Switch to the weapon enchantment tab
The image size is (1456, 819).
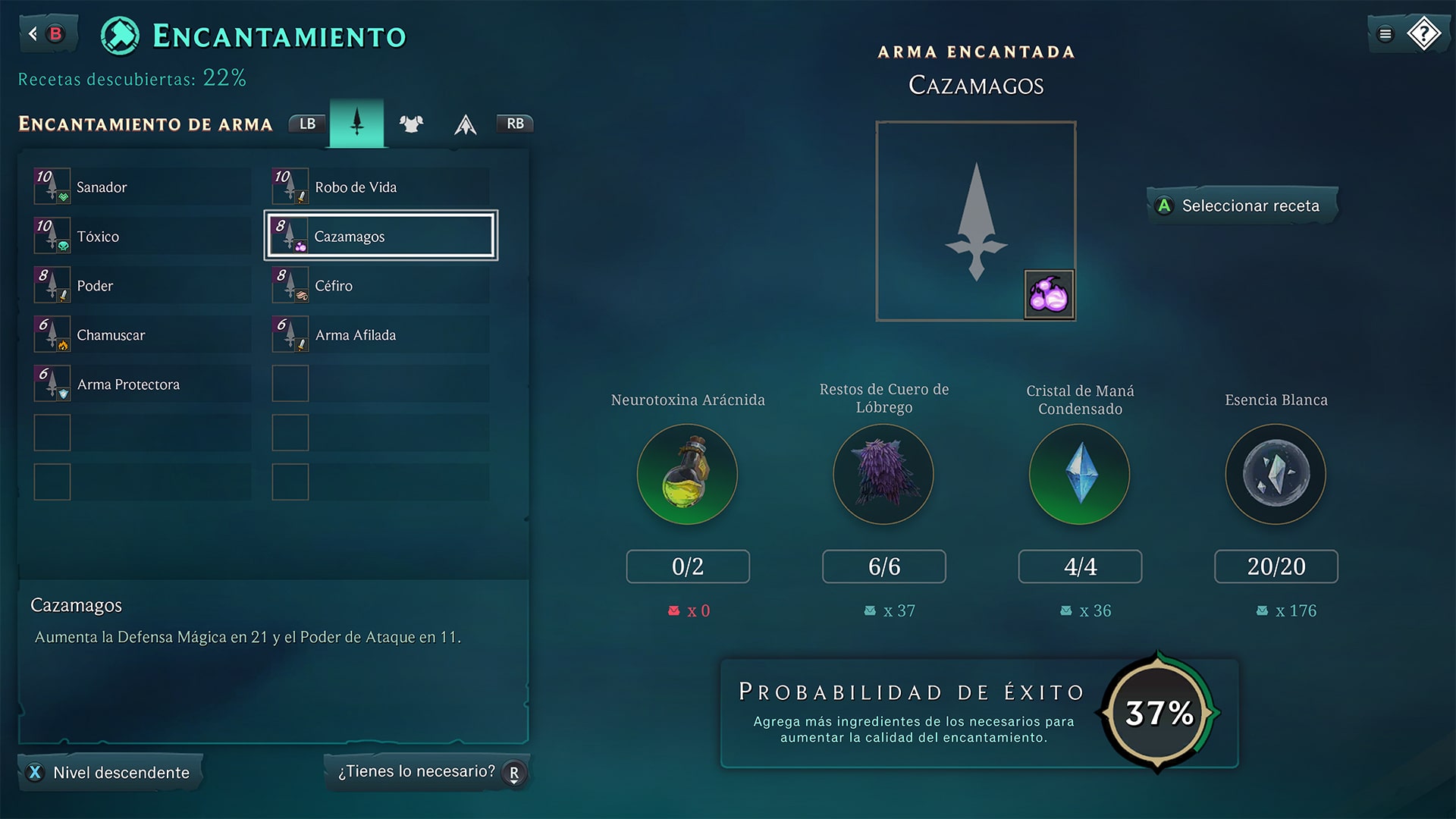pos(356,123)
